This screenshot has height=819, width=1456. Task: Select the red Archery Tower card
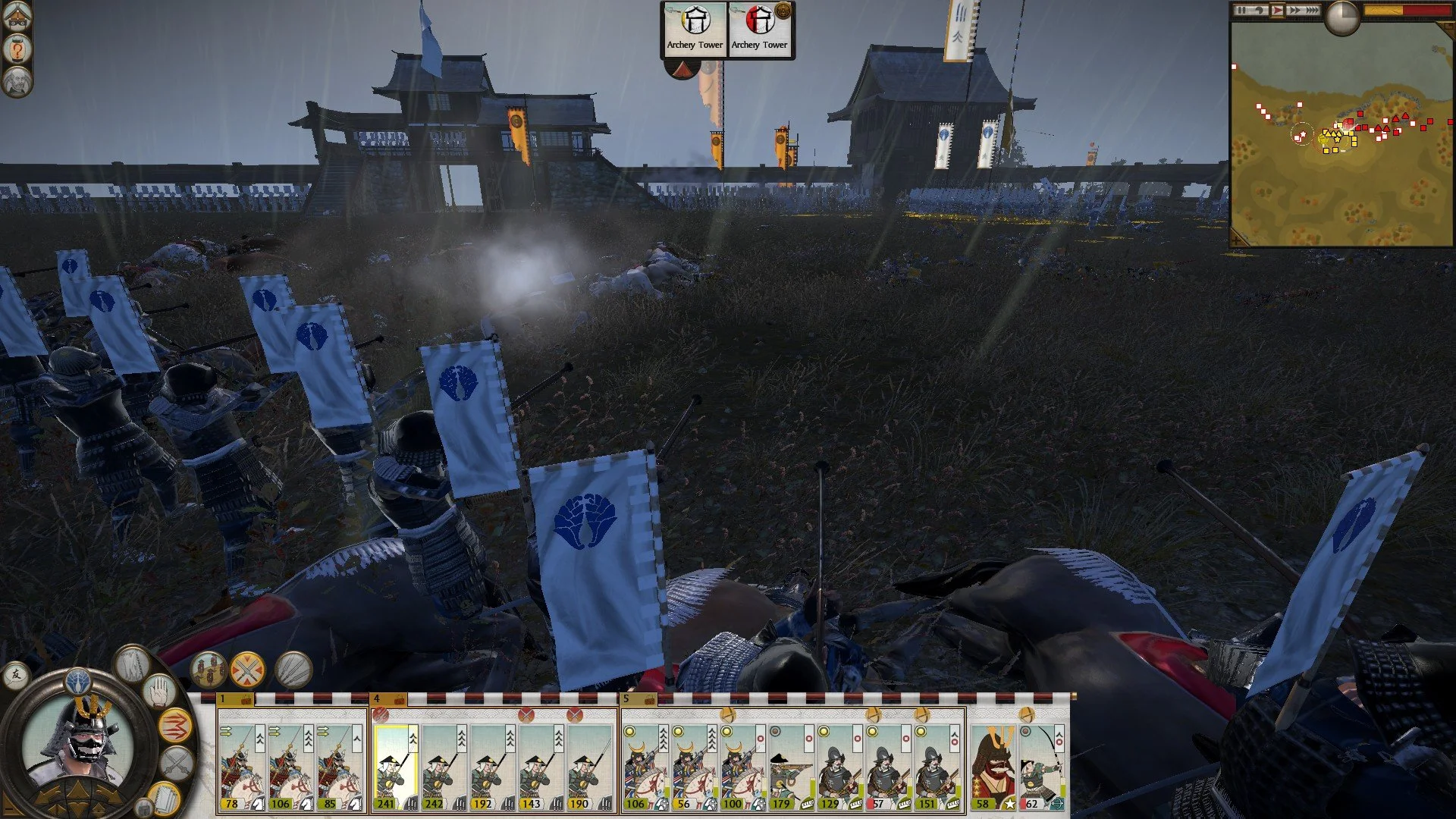tap(760, 29)
